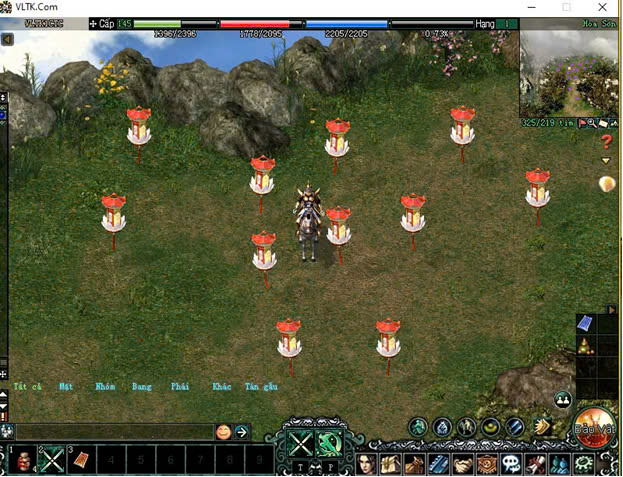Switch to the Tân gẫu chat tab
This screenshot has width=623, height=477.
click(x=261, y=386)
